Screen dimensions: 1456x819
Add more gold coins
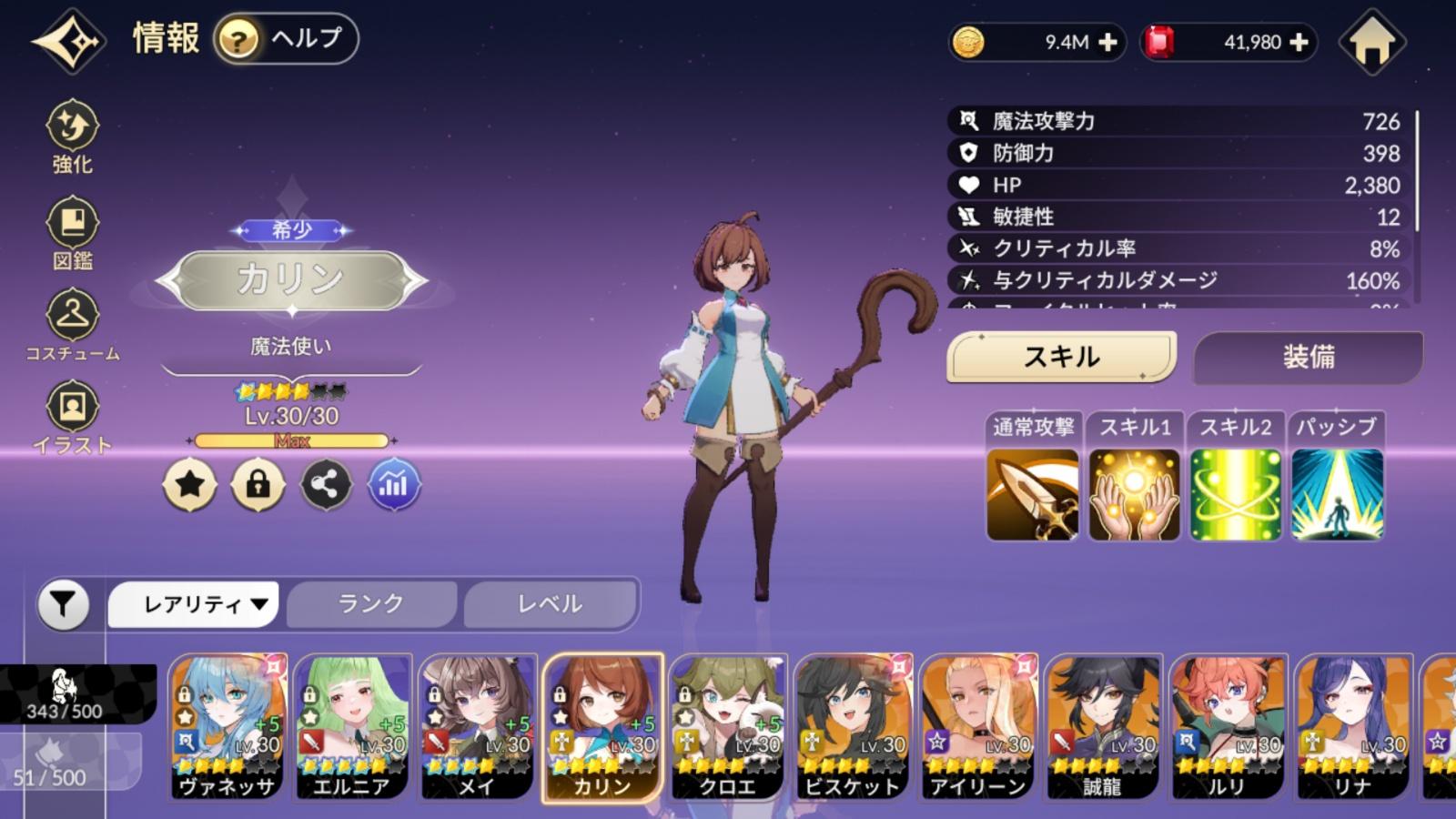pos(1107,43)
